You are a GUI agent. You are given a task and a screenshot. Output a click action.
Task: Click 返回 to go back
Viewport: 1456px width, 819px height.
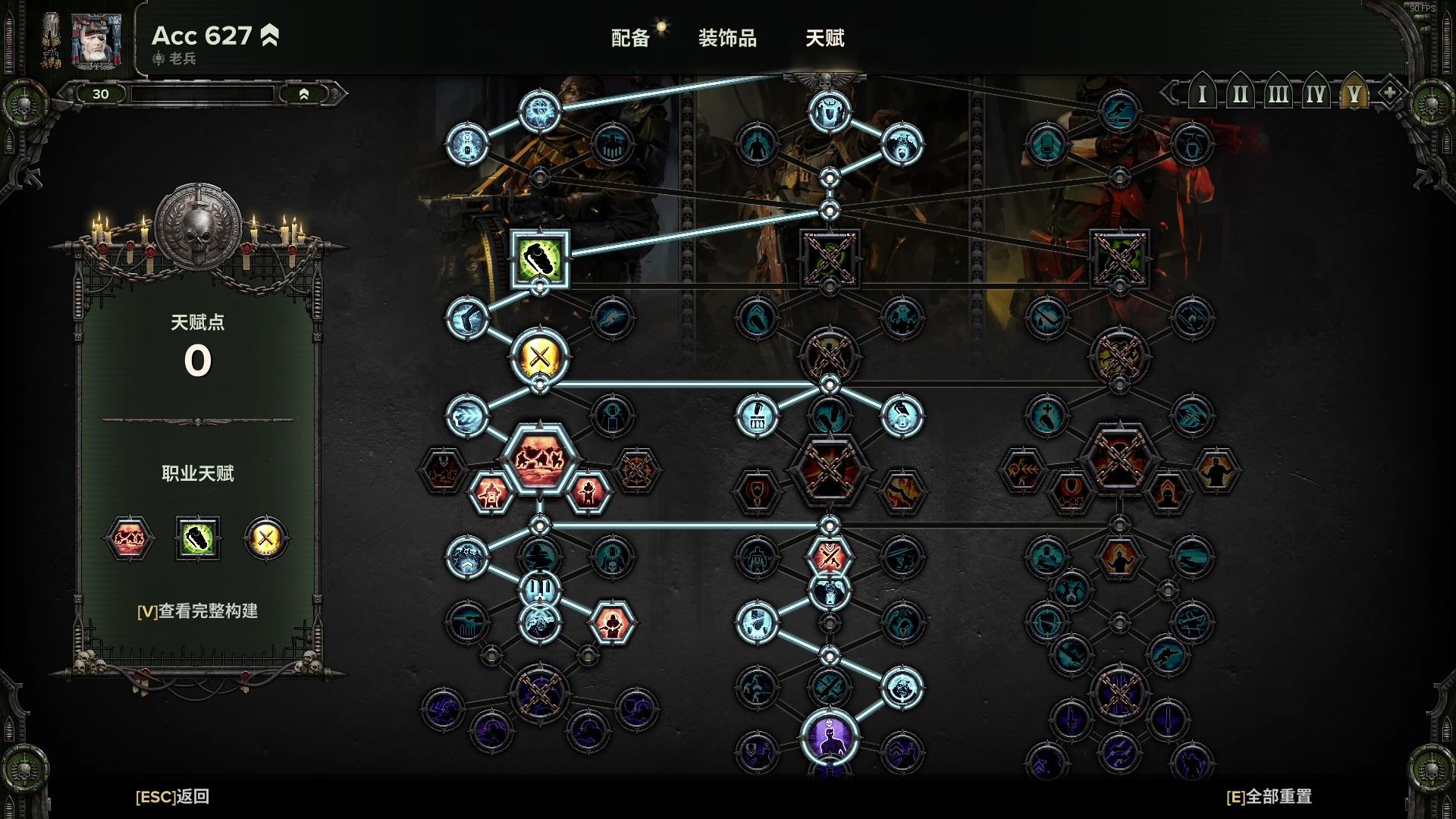tap(172, 796)
